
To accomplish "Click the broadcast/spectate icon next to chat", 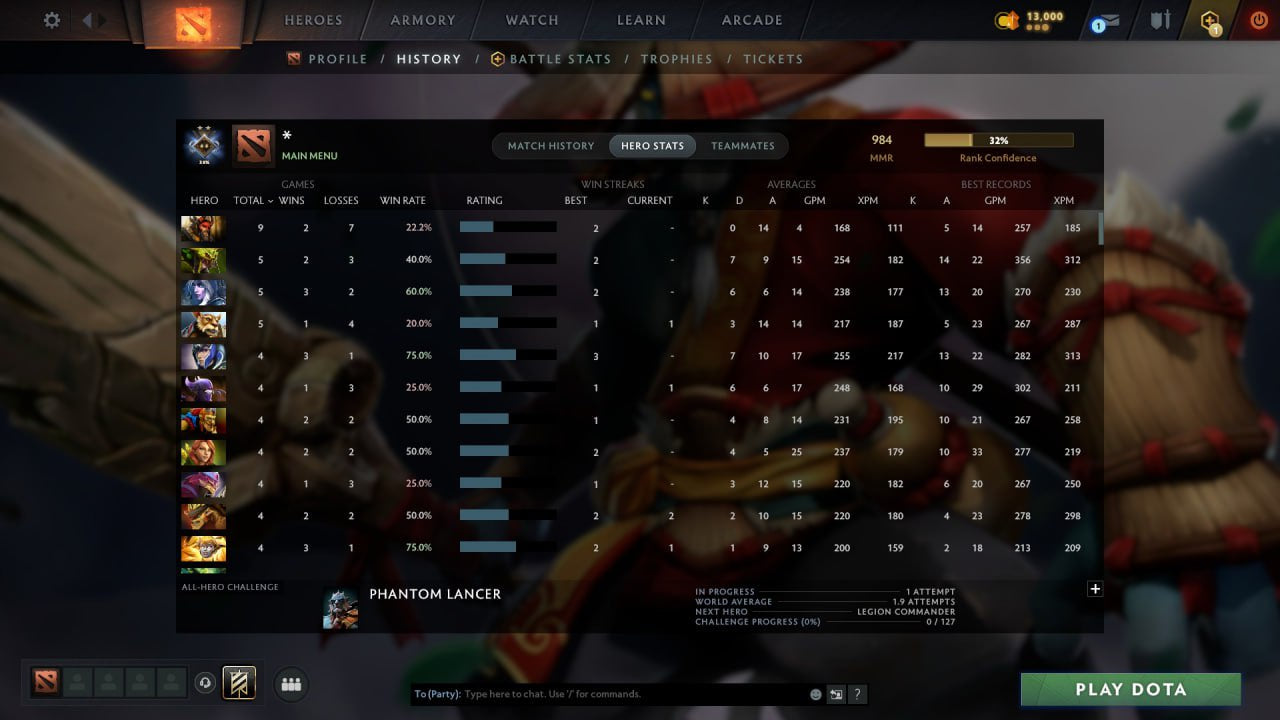I will [x=836, y=693].
